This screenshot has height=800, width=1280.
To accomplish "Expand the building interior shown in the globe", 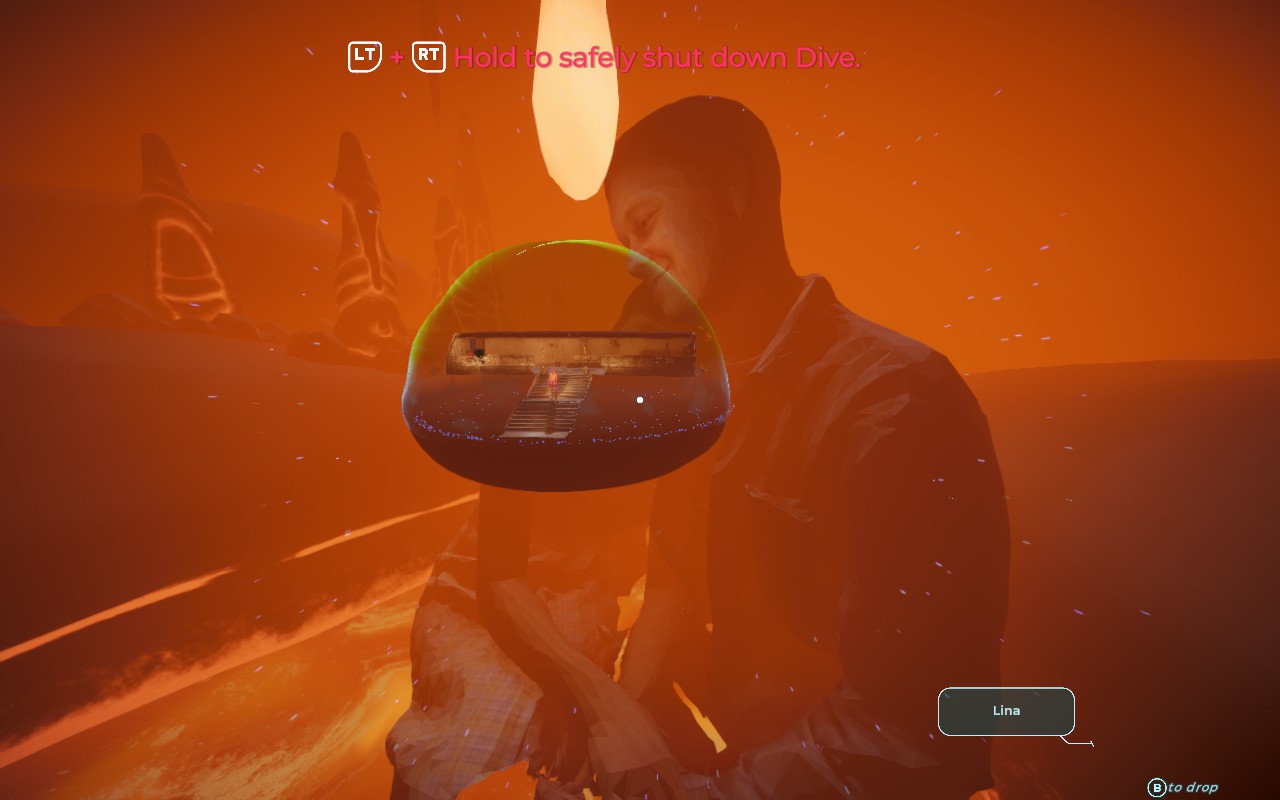I will (x=570, y=350).
